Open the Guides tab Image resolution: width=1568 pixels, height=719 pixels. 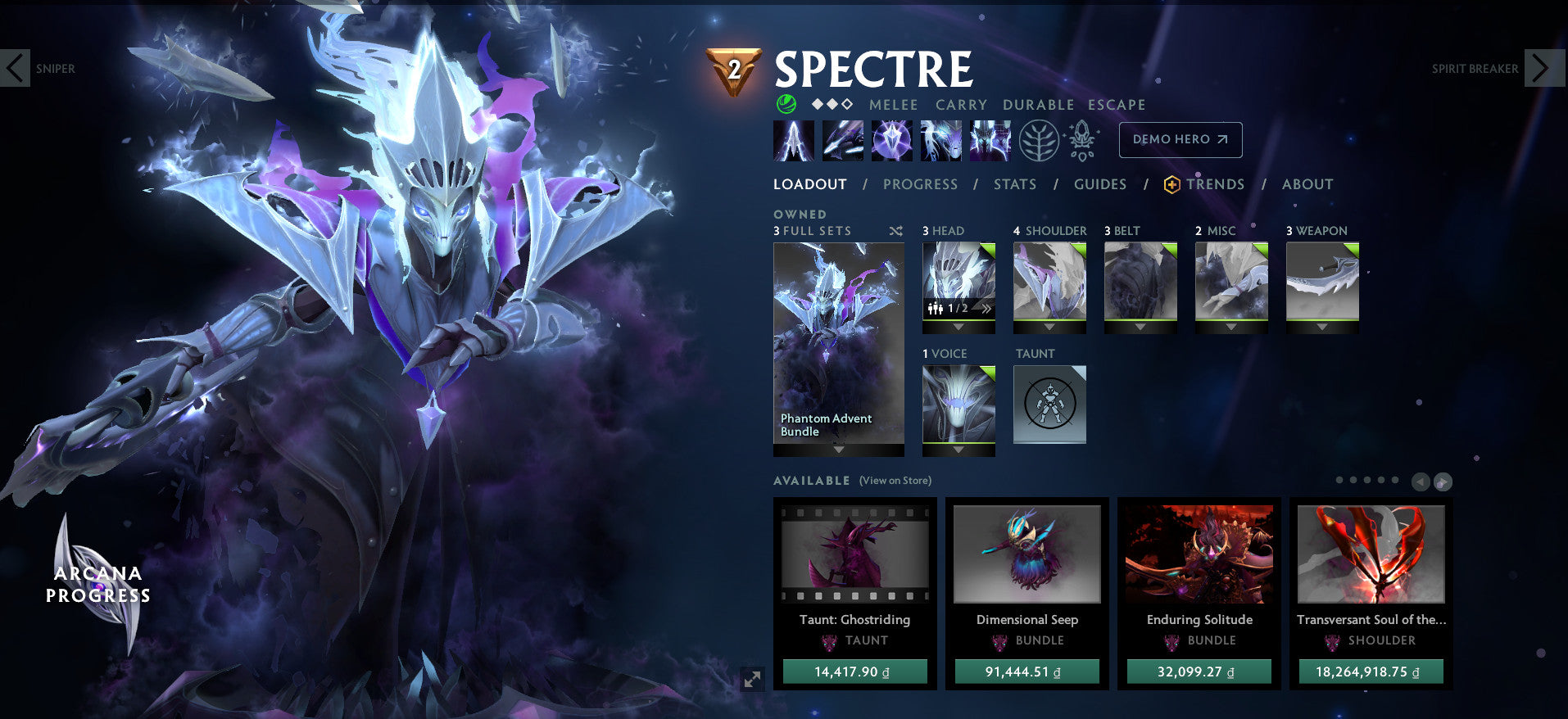(x=1099, y=184)
